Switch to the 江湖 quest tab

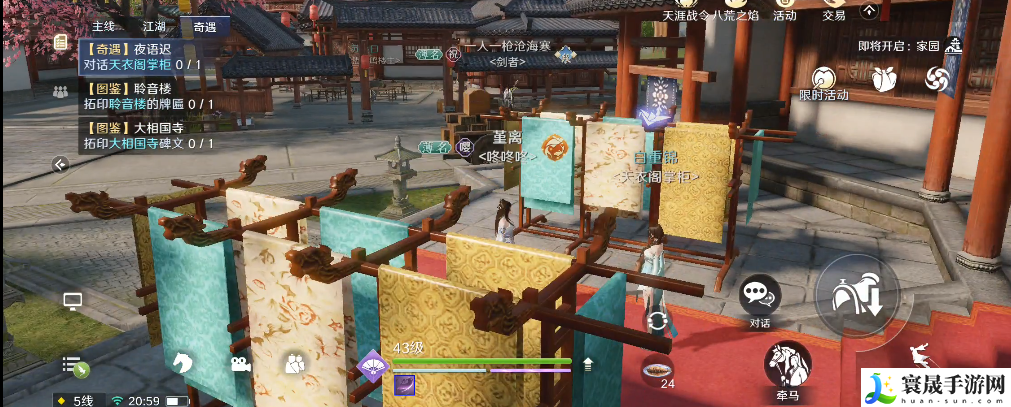click(155, 26)
